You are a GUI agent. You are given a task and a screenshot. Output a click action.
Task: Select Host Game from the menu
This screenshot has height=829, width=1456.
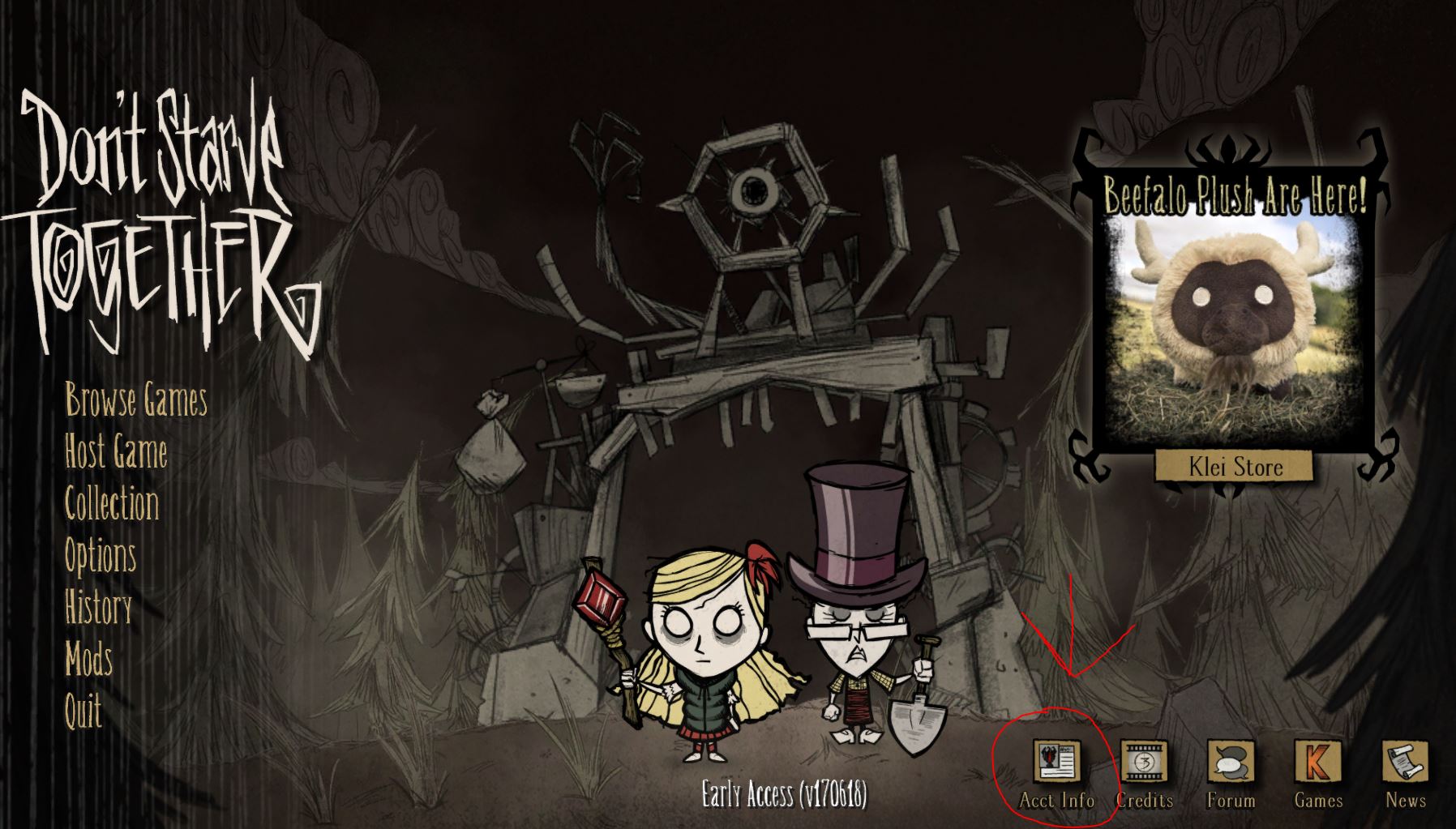click(118, 453)
